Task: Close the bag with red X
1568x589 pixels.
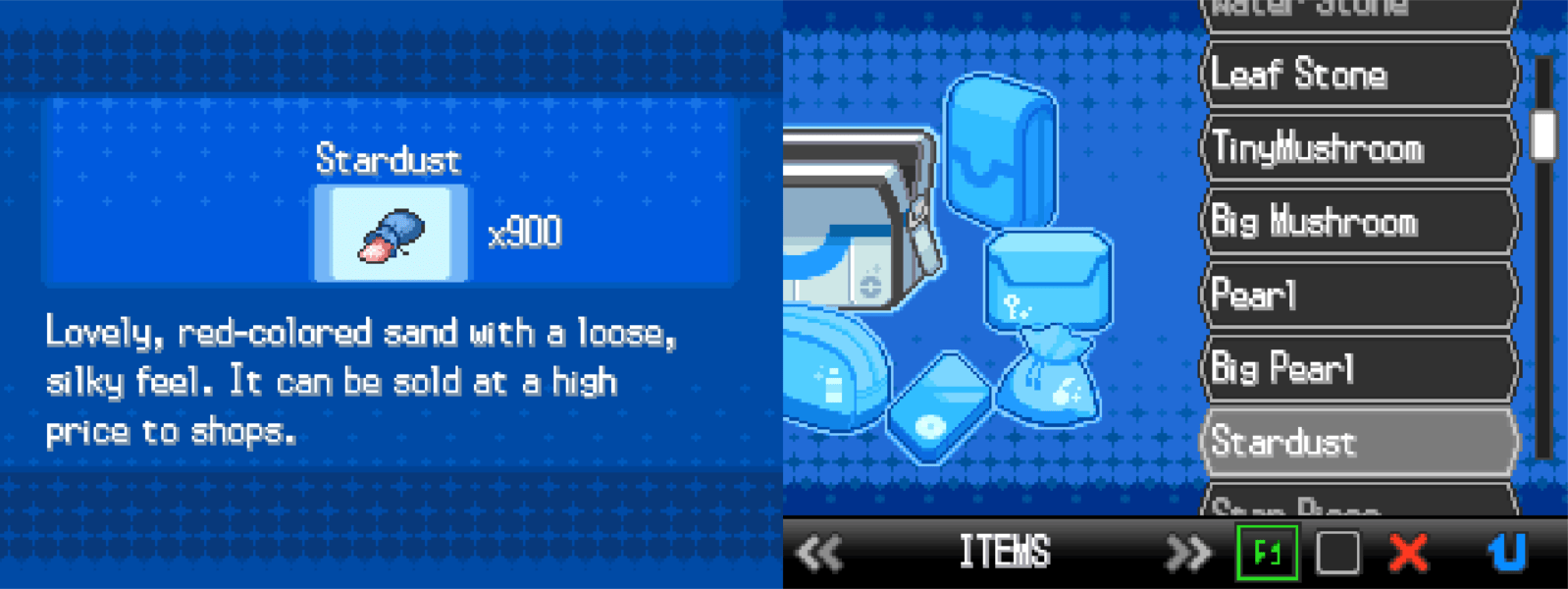Action: tap(1409, 554)
